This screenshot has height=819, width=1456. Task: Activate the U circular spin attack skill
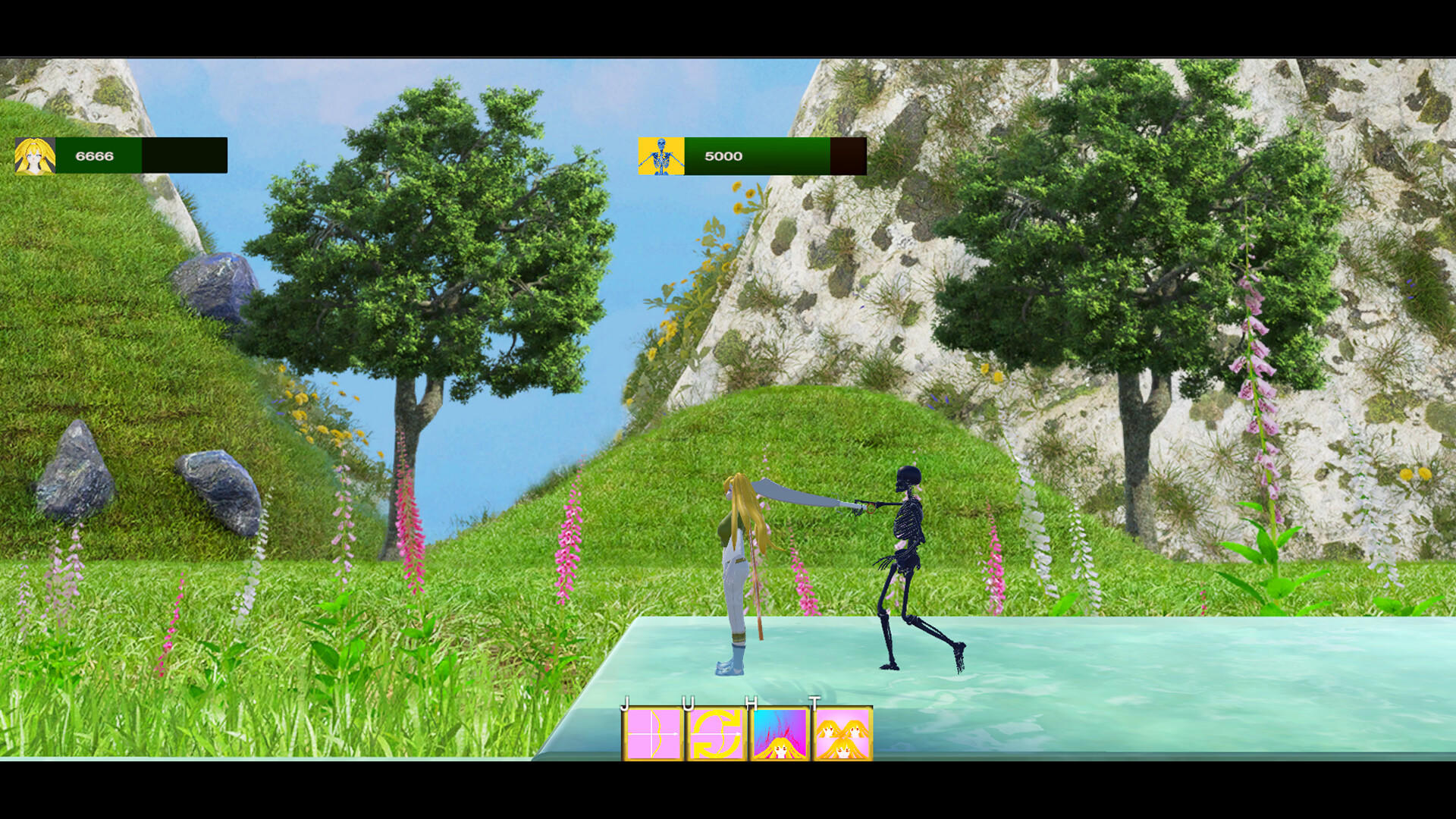pyautogui.click(x=715, y=733)
